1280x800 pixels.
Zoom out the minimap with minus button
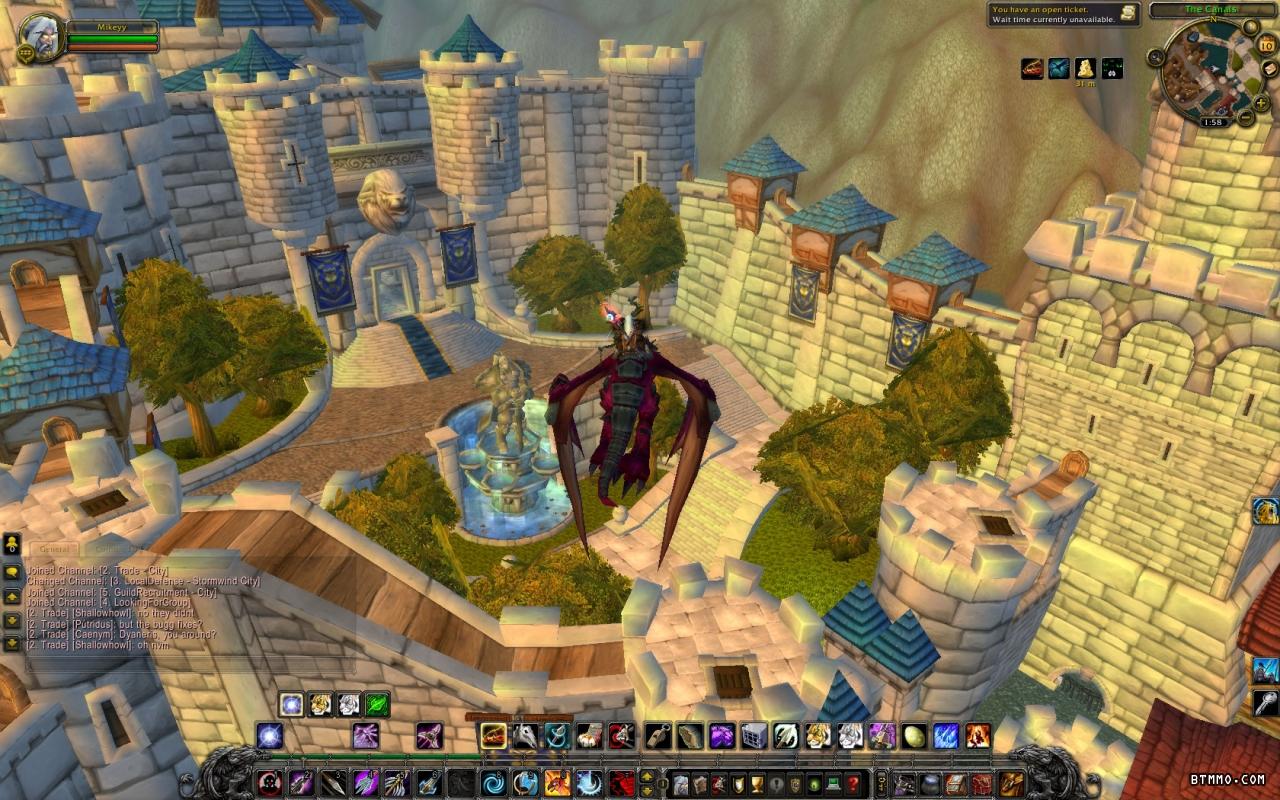click(x=1246, y=117)
